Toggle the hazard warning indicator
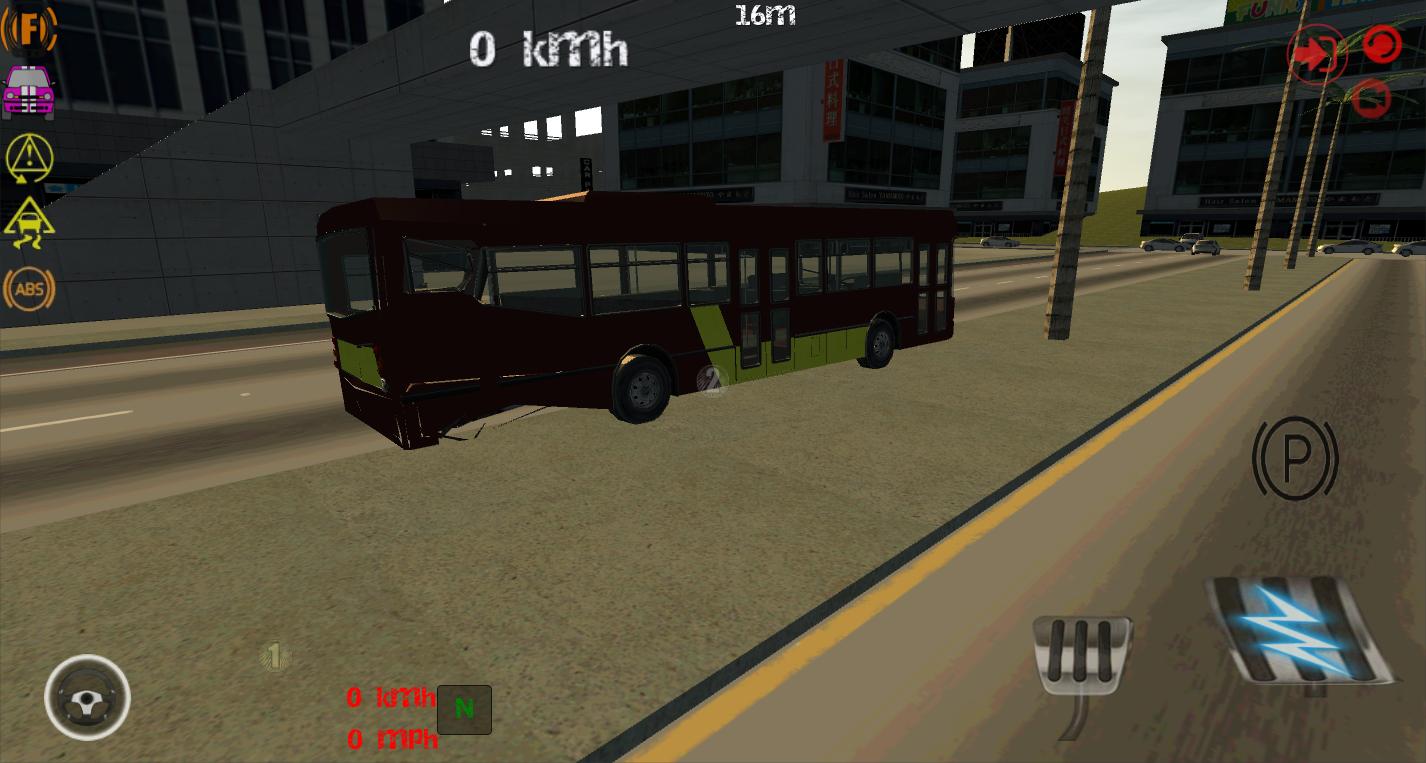The width and height of the screenshot is (1426, 763). pyautogui.click(x=28, y=158)
